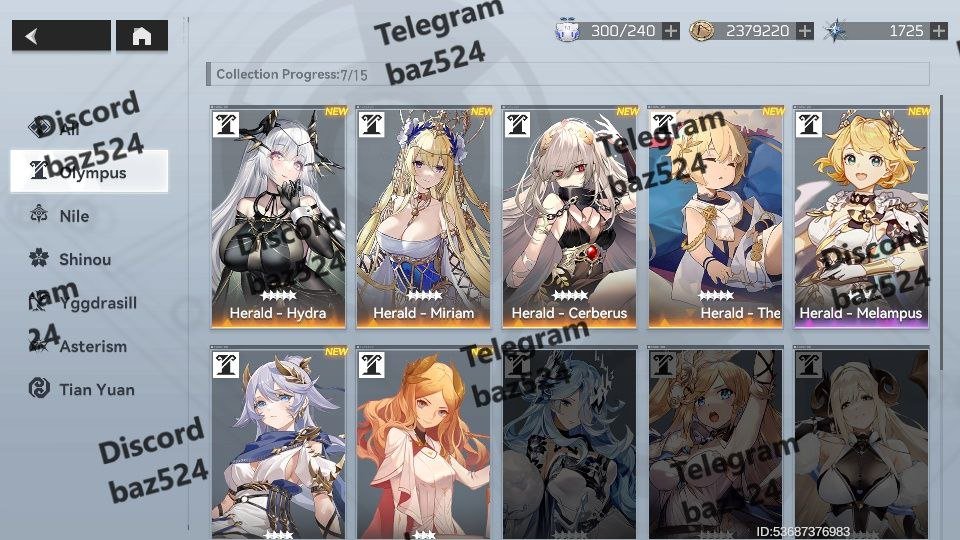Choose the Herald - Melampus card

[861, 217]
